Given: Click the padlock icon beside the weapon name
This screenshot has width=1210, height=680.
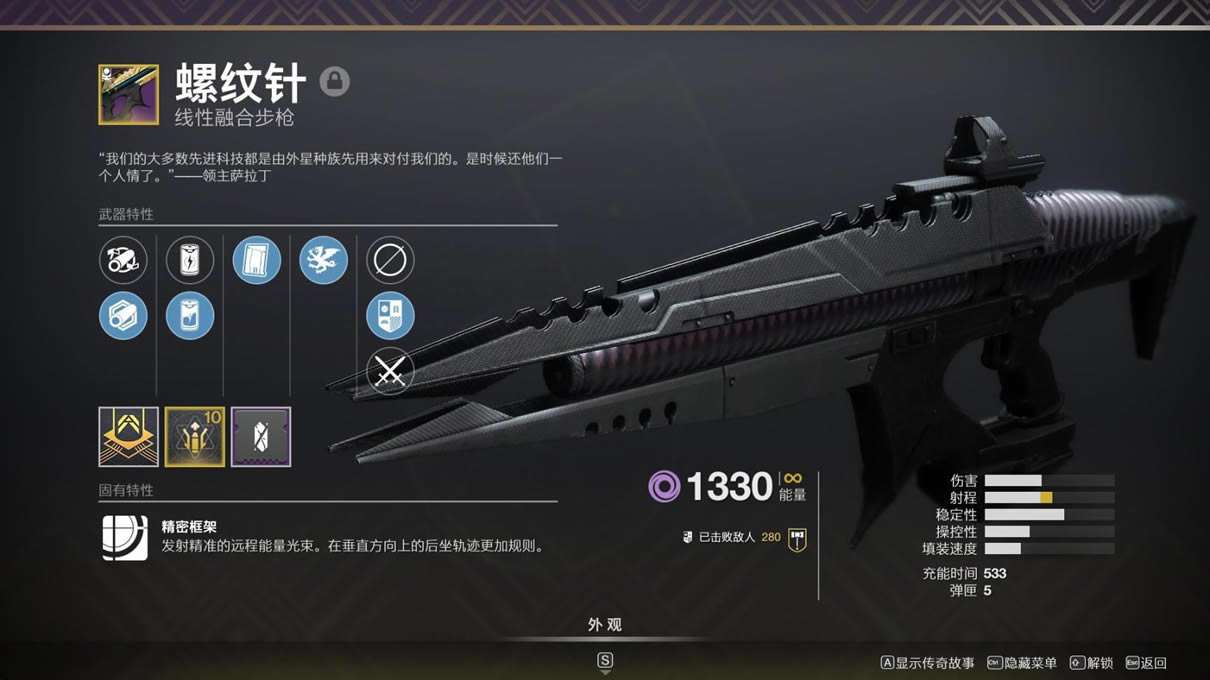Looking at the screenshot, I should (x=335, y=81).
